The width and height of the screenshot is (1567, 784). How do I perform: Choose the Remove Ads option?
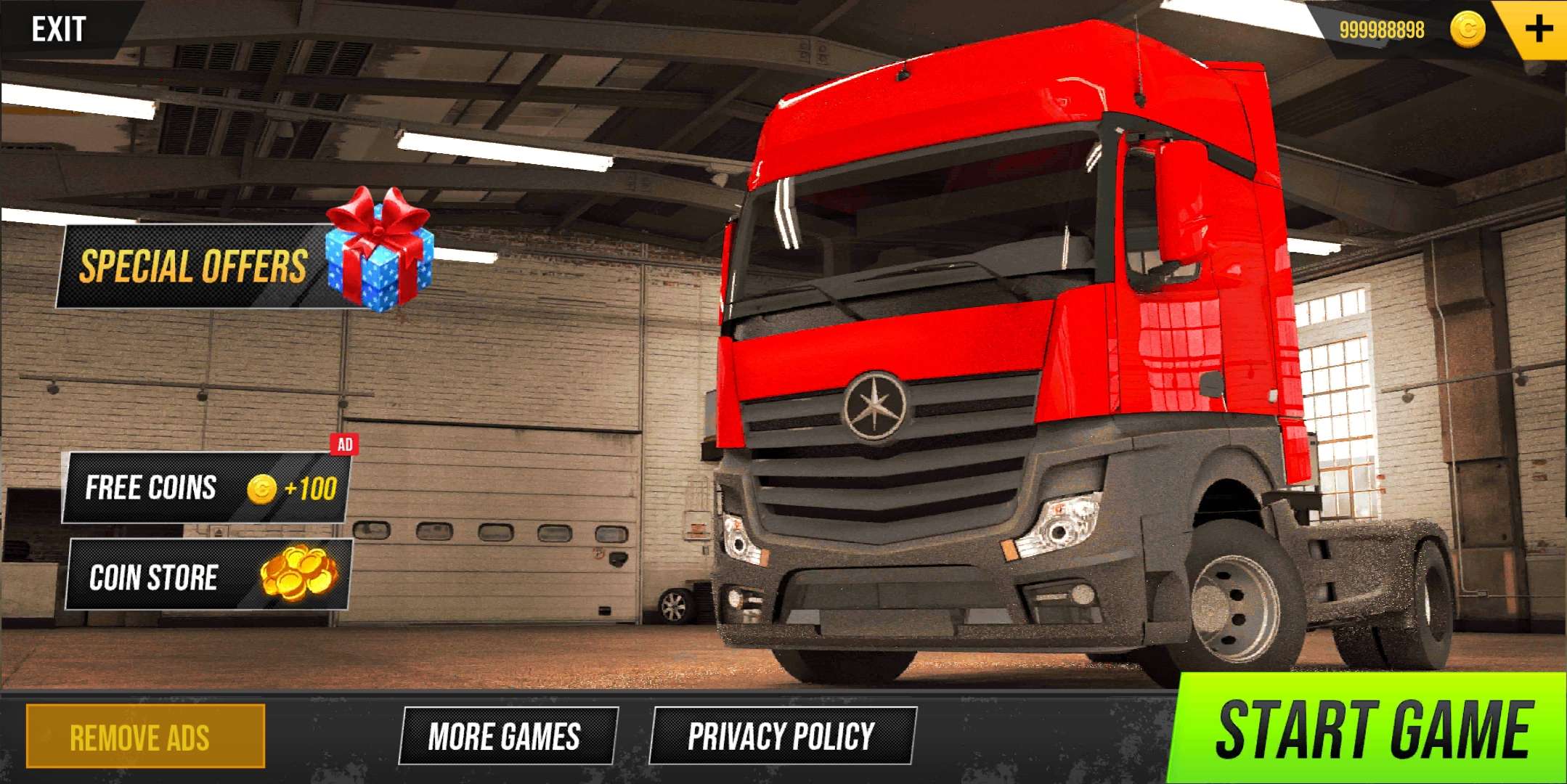[x=145, y=736]
